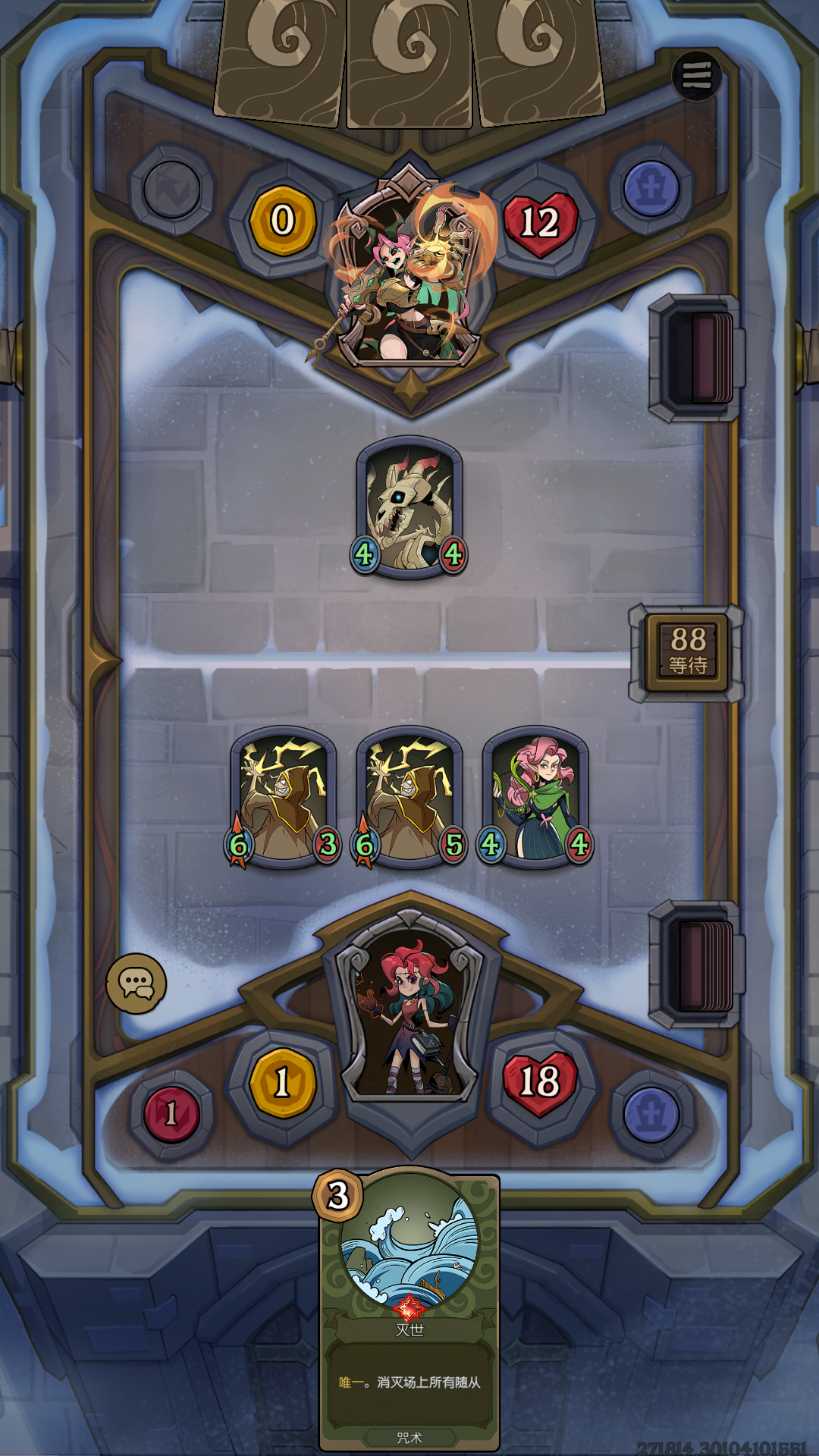Open the chat bubble button
The image size is (819, 1456).
(136, 984)
